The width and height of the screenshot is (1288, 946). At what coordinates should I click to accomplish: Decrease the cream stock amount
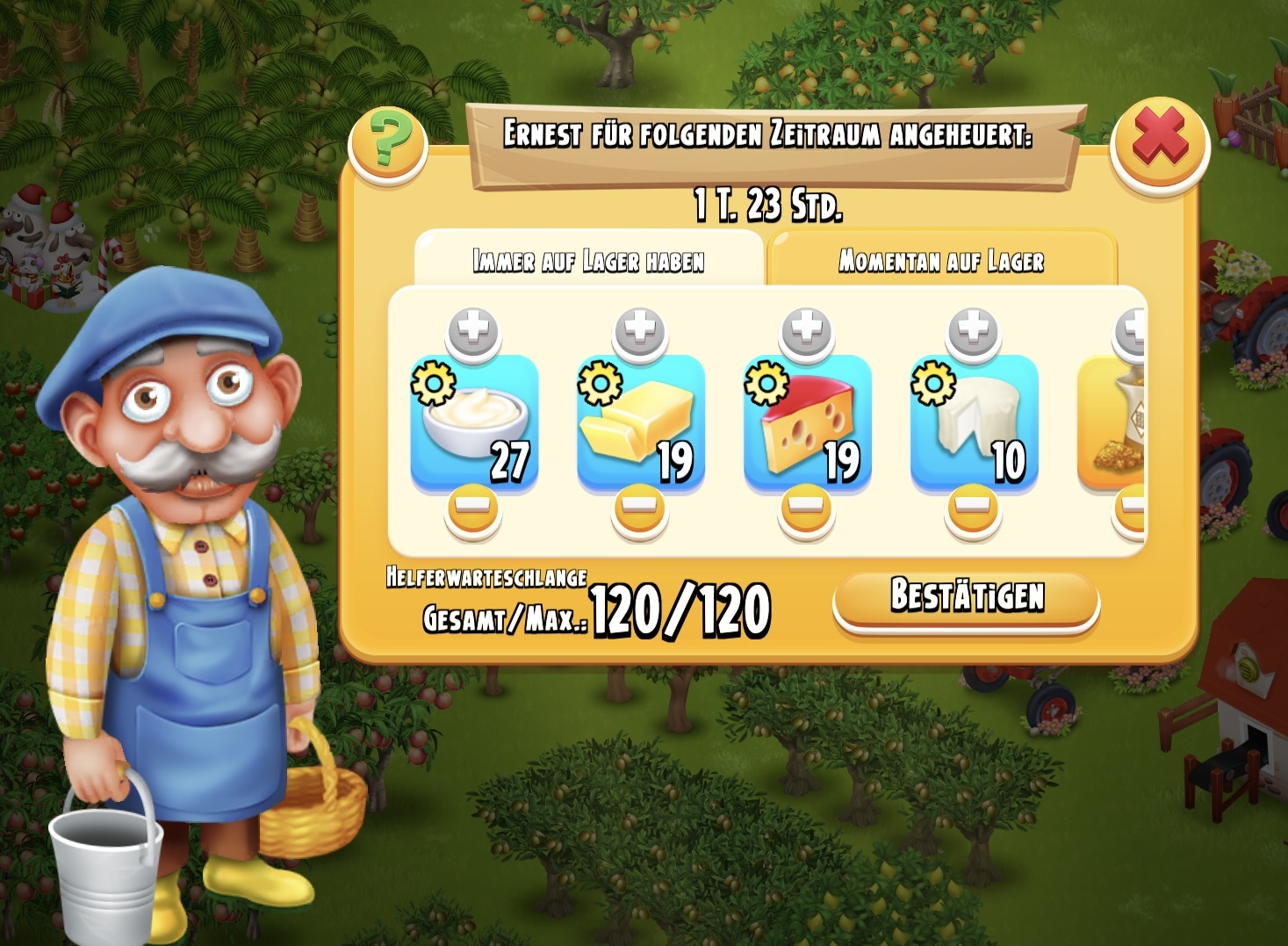click(473, 509)
